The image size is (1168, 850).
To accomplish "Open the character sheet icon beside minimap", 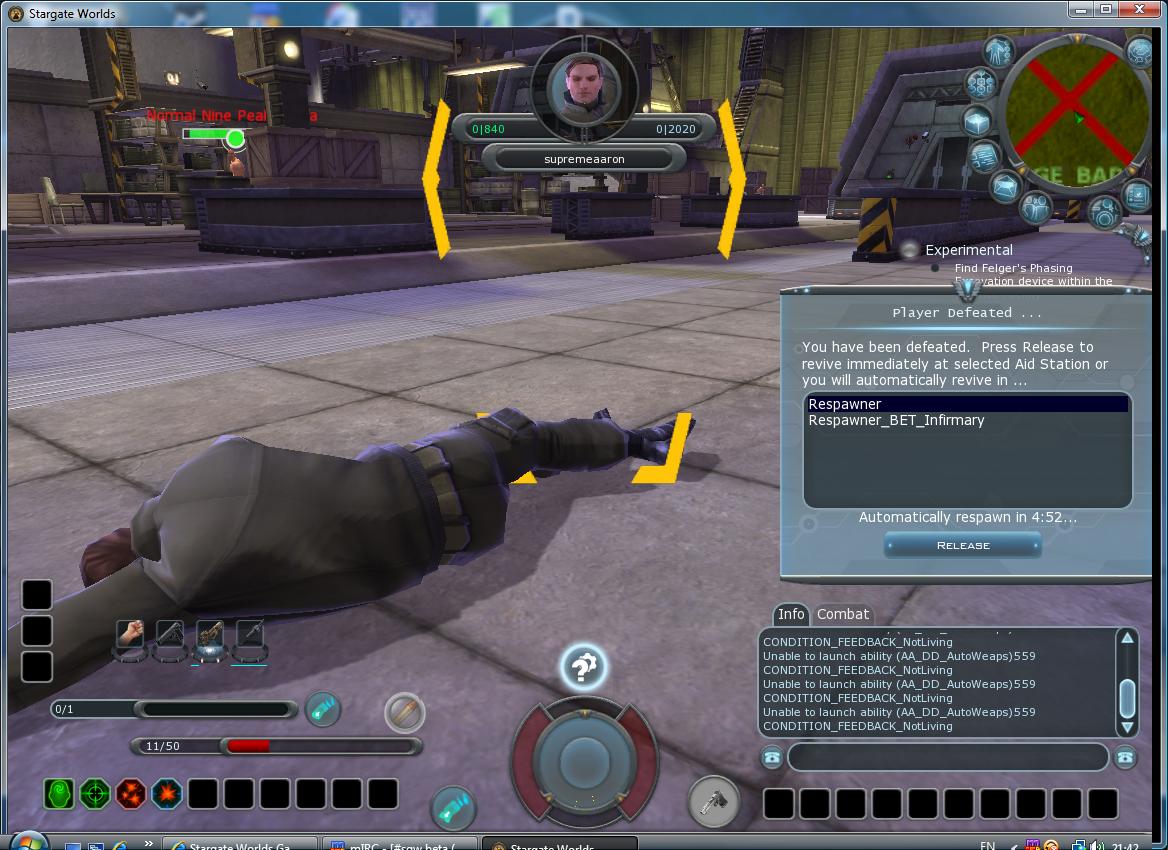I will point(998,51).
